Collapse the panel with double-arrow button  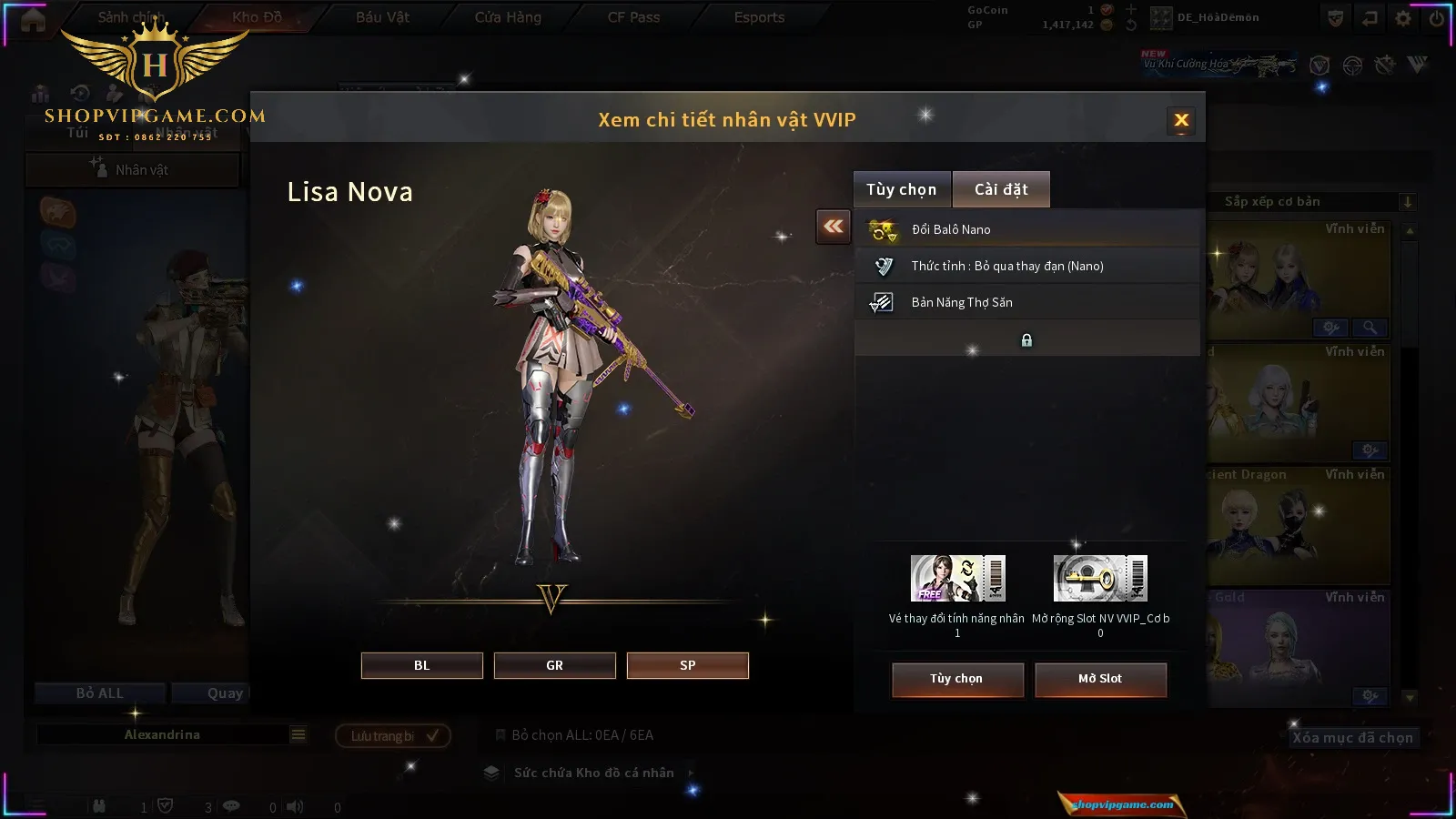(834, 227)
